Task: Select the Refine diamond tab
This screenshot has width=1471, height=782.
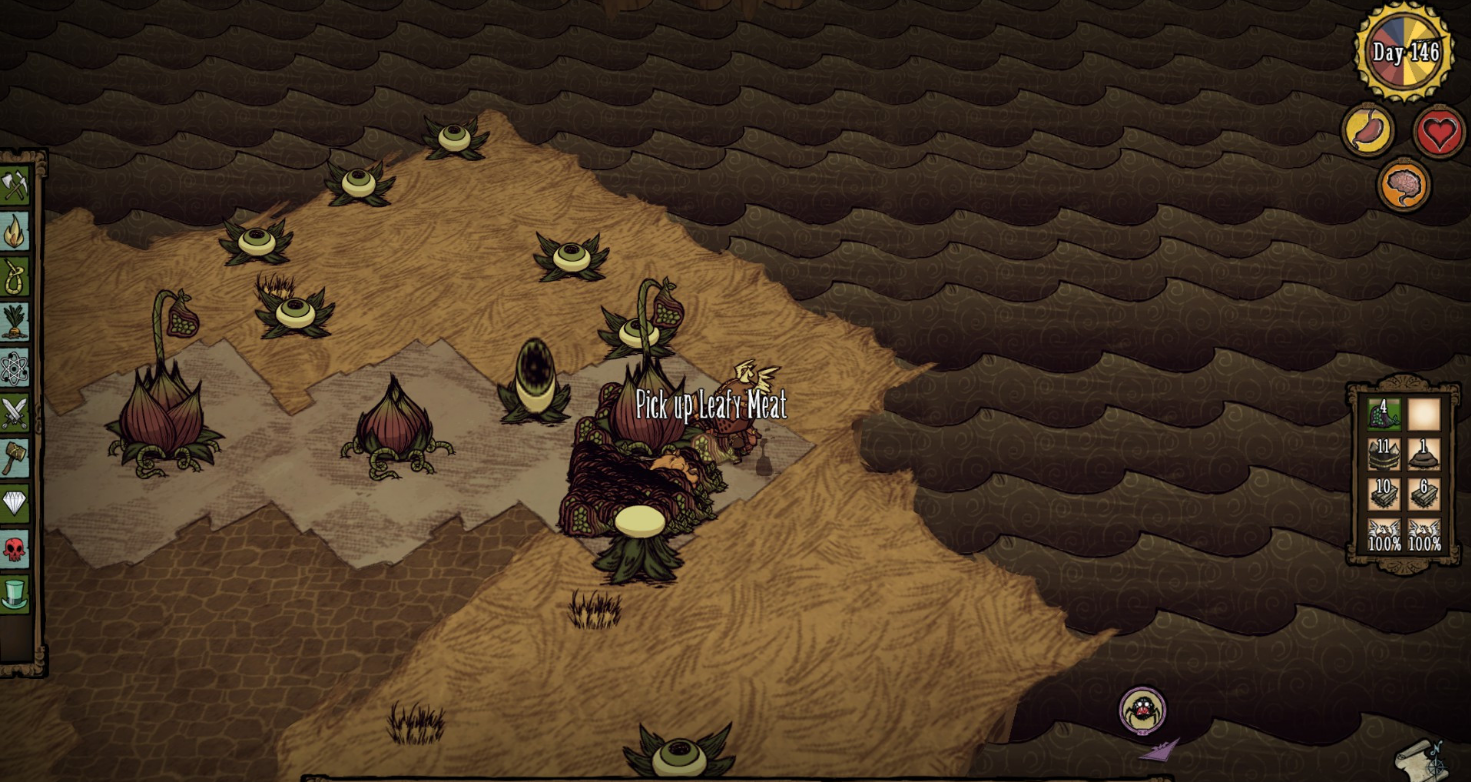Action: point(15,503)
